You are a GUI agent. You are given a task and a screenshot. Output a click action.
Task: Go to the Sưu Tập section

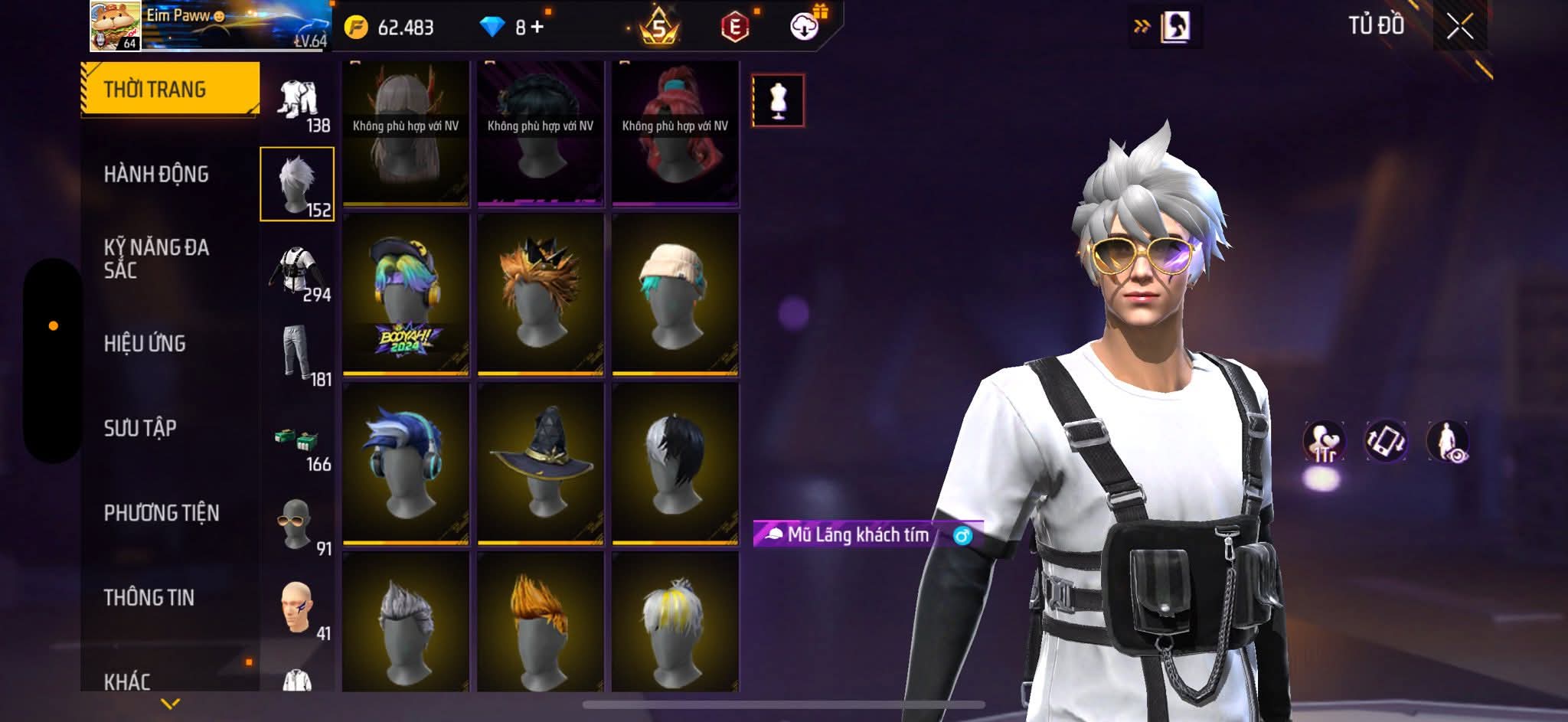[x=140, y=428]
